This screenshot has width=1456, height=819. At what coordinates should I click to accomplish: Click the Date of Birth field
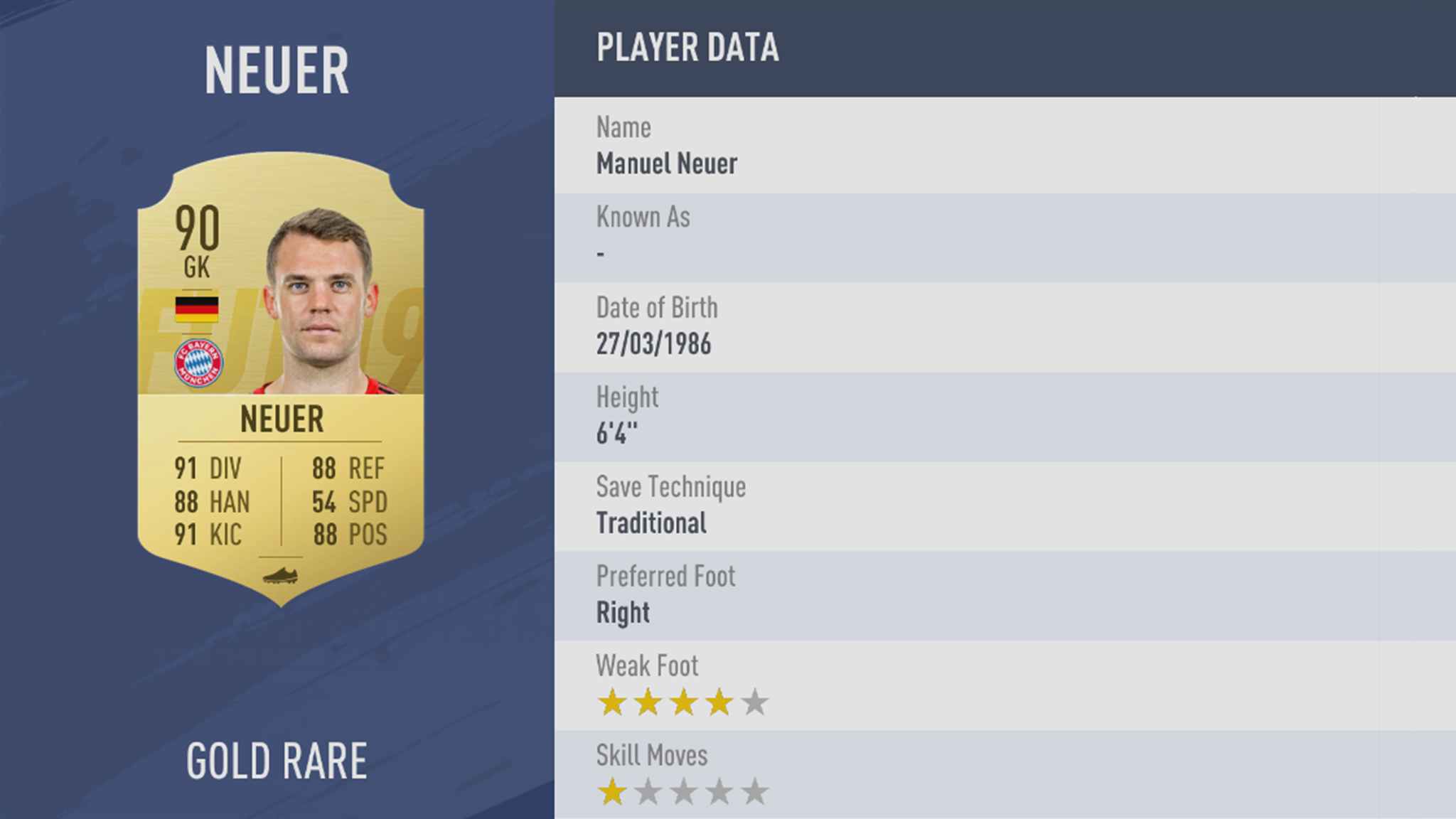pos(655,326)
